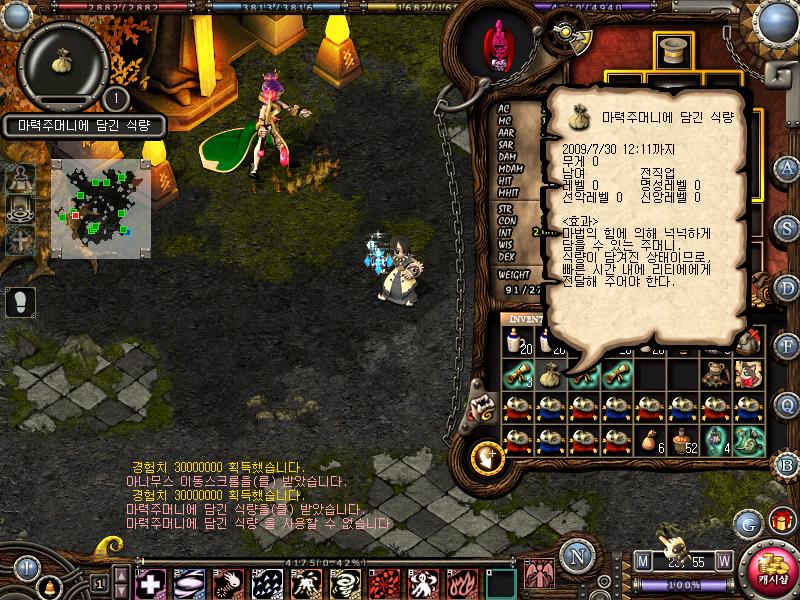The width and height of the screenshot is (800, 600).
Task: Select the food pouch in the inventory
Action: 548,374
